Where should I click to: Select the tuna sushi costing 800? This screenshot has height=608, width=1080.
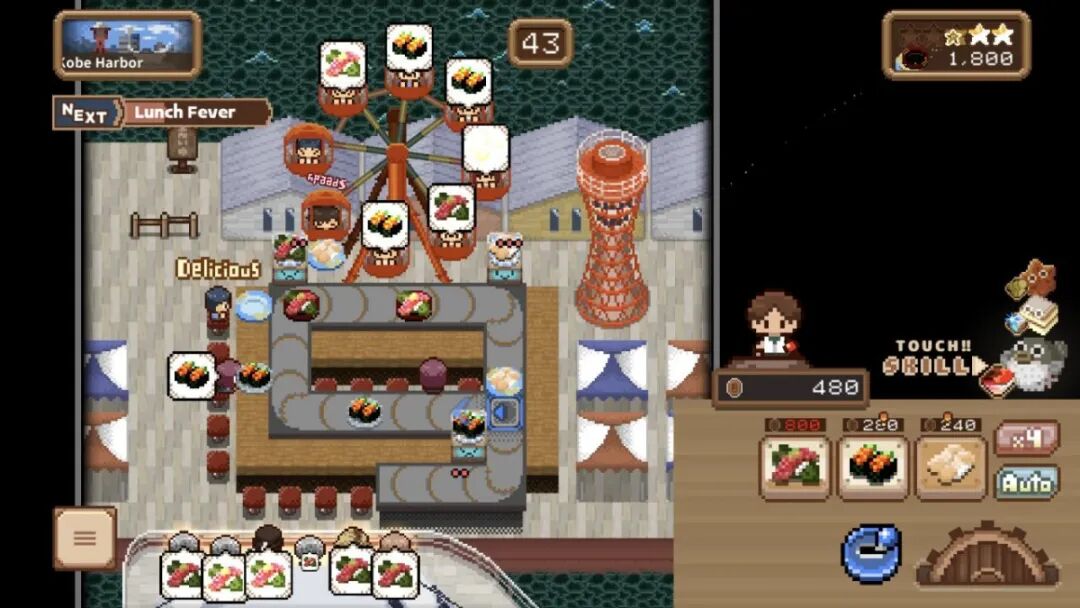click(795, 467)
